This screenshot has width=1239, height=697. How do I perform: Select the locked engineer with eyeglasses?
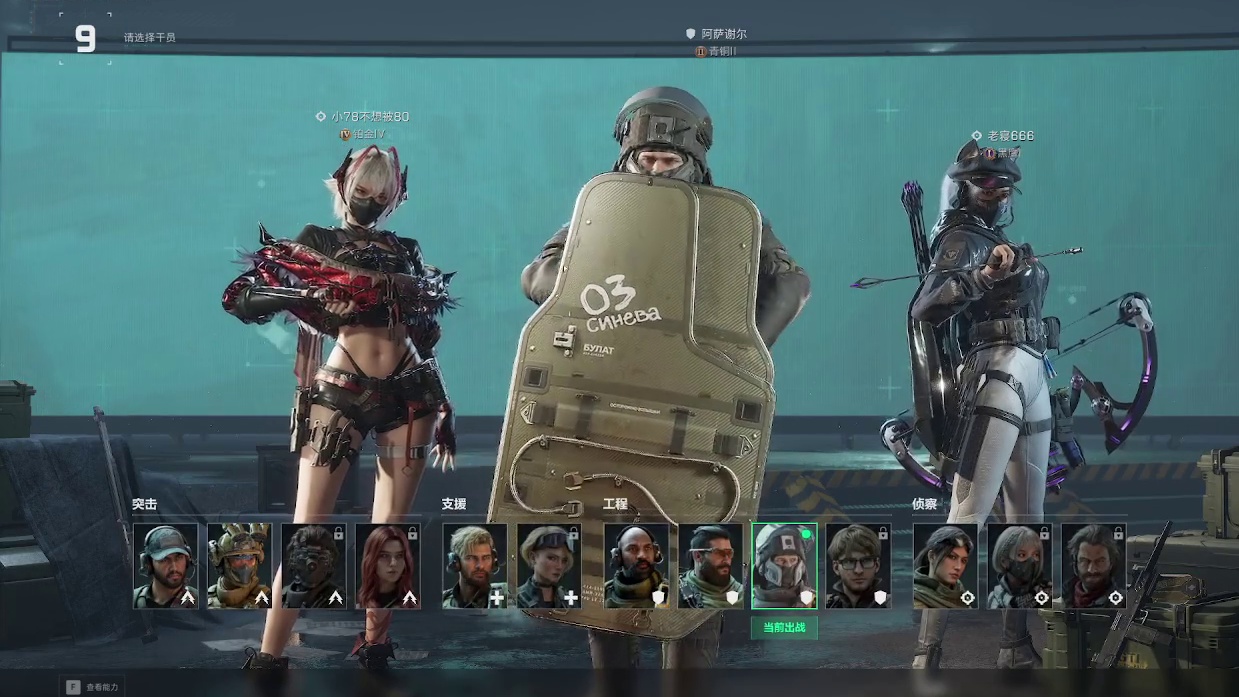coord(858,566)
